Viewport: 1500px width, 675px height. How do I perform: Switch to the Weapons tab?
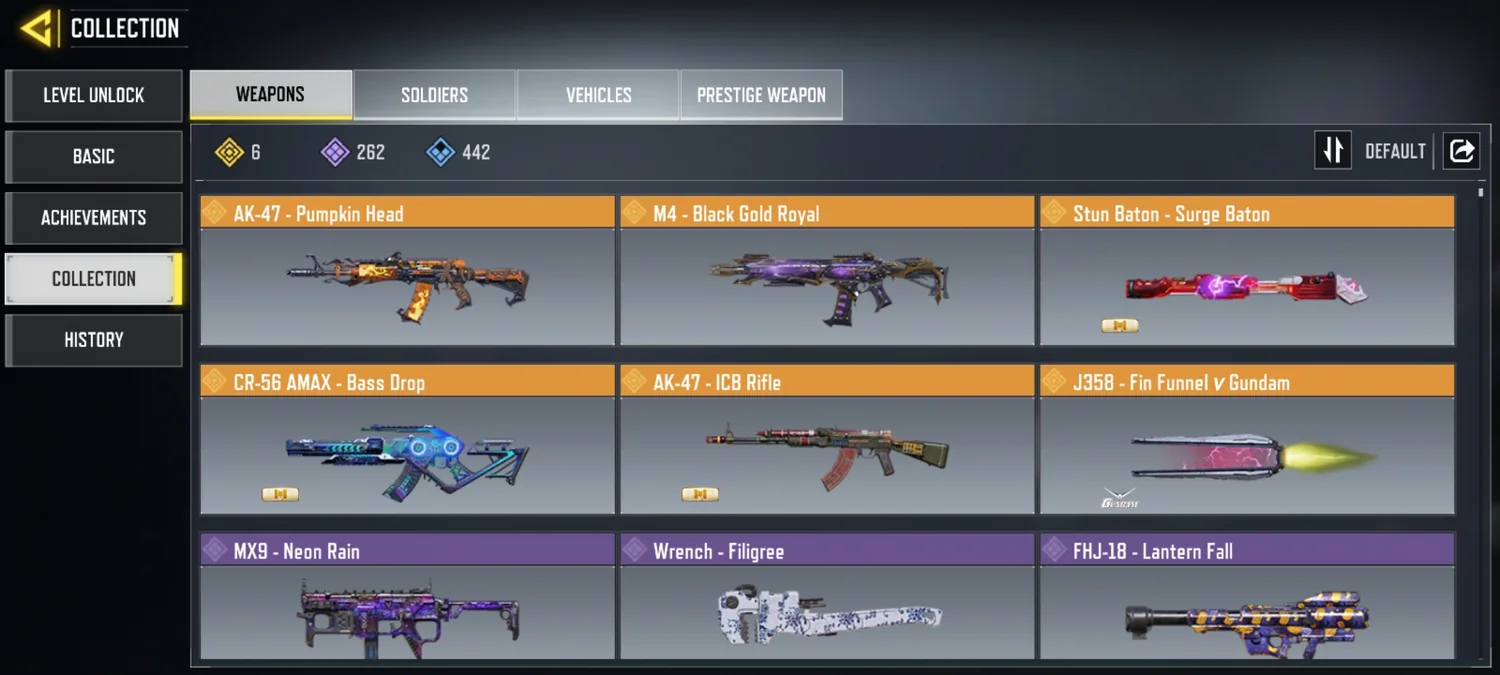[271, 95]
